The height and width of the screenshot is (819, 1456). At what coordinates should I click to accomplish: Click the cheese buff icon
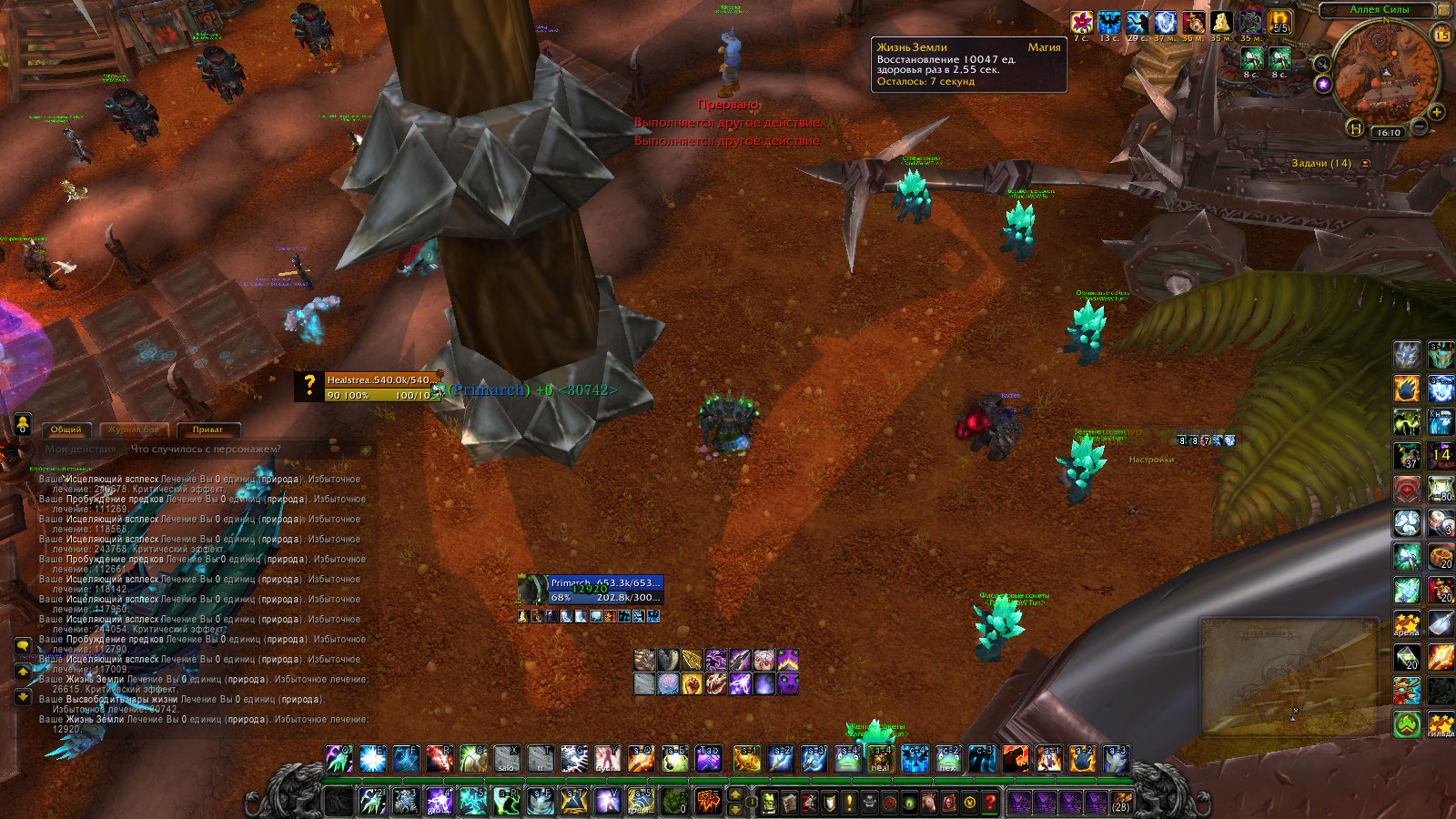pos(1221,22)
